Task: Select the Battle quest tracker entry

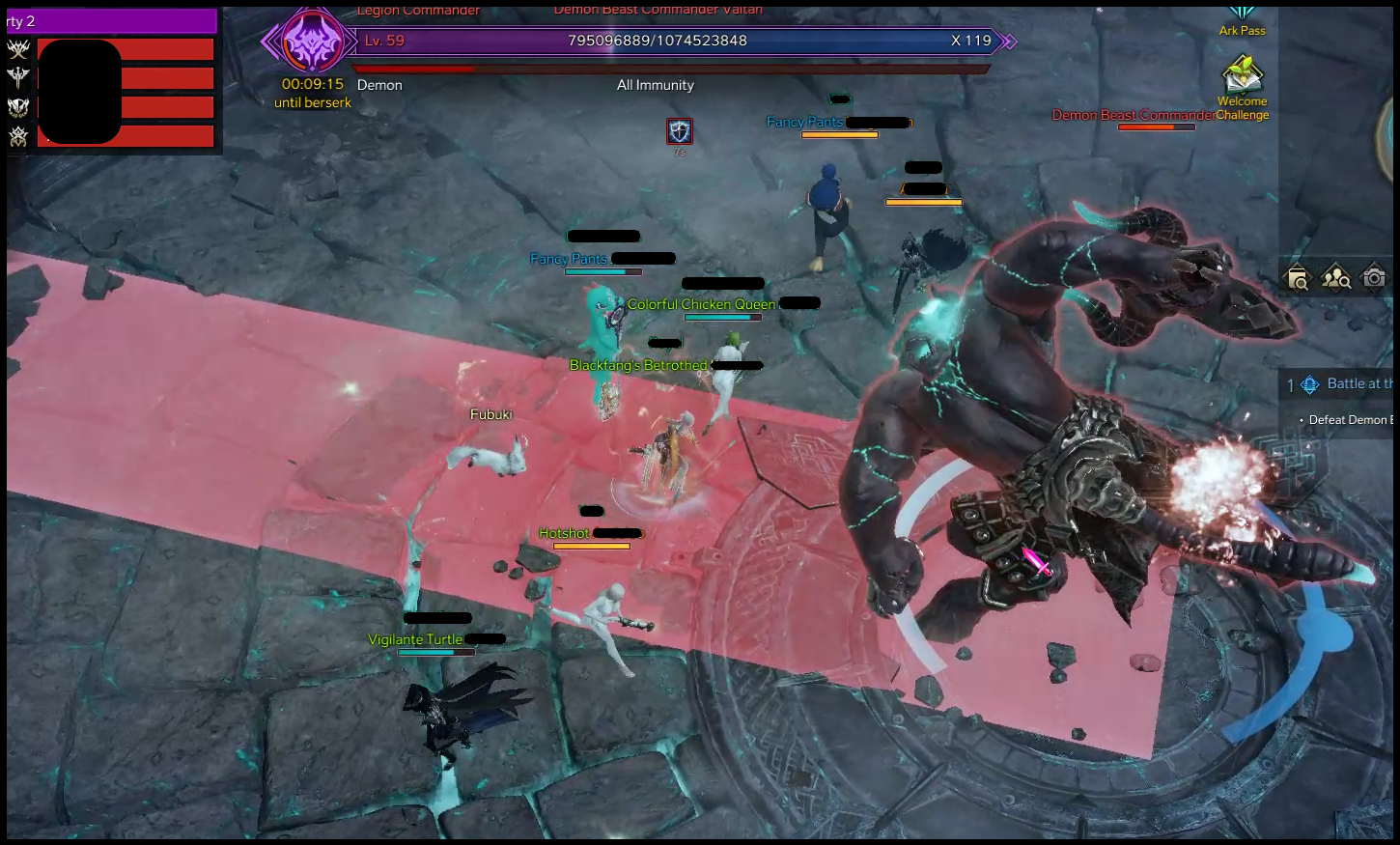Action: point(1347,384)
